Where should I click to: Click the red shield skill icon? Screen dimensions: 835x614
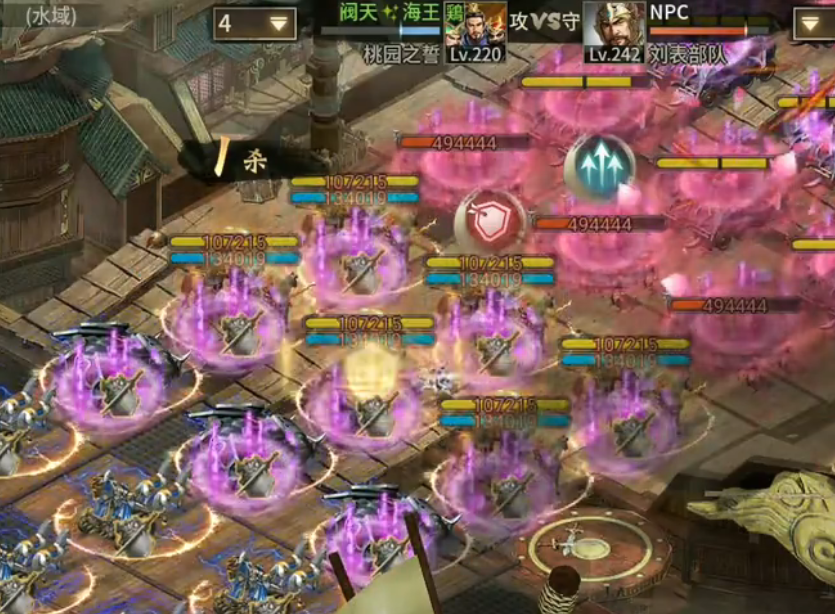click(x=489, y=224)
